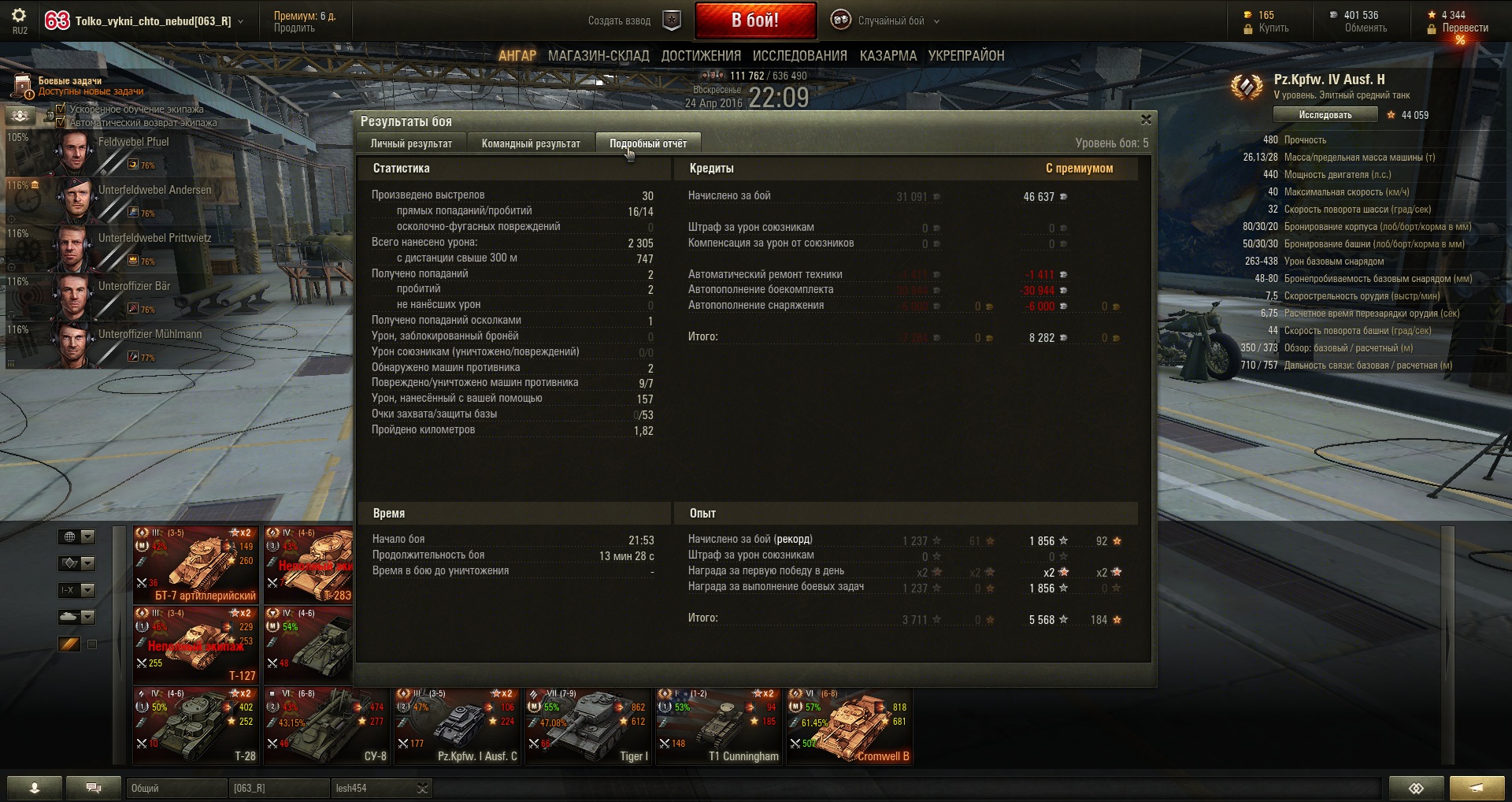This screenshot has width=1512, height=802.
Task: Select the Tiger I tank in the carousel
Action: pyautogui.click(x=588, y=726)
